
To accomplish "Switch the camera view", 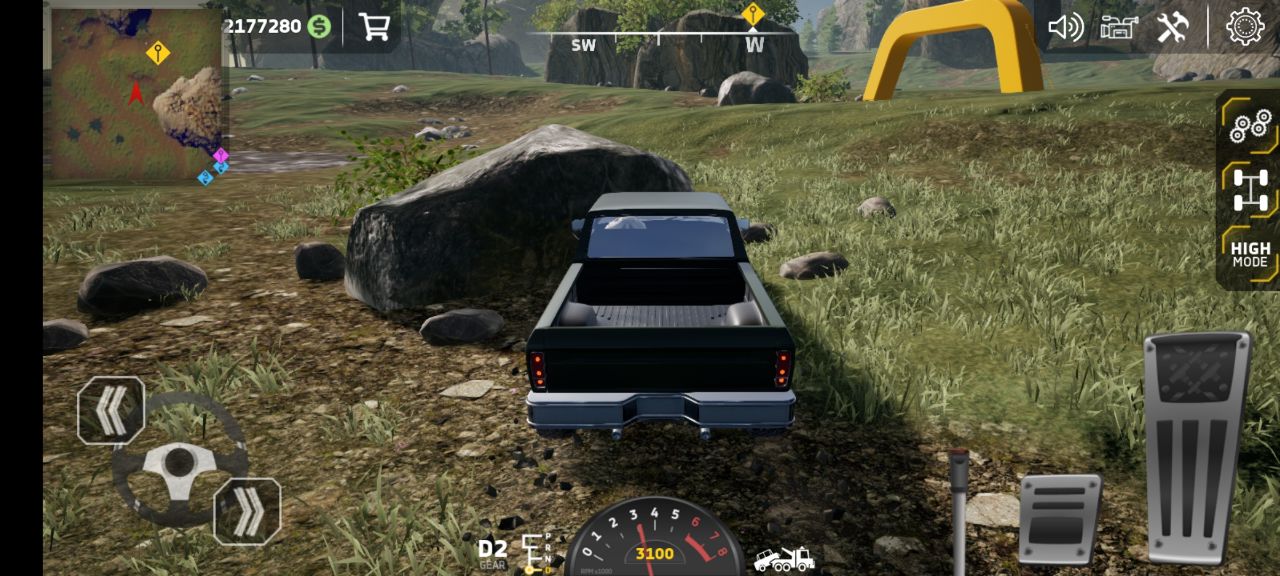I will coord(1119,27).
